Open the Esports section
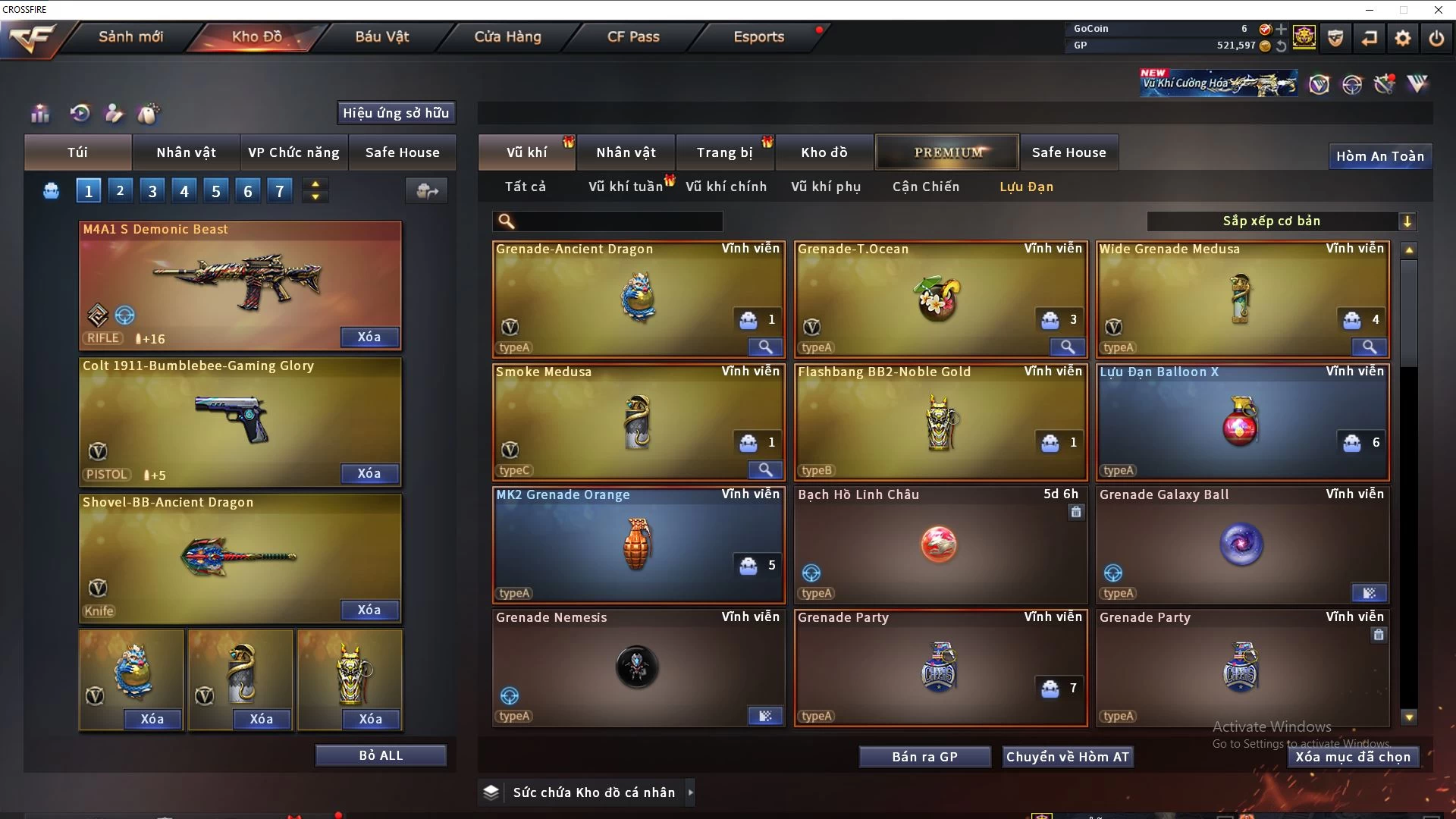The width and height of the screenshot is (1456, 819). (758, 36)
